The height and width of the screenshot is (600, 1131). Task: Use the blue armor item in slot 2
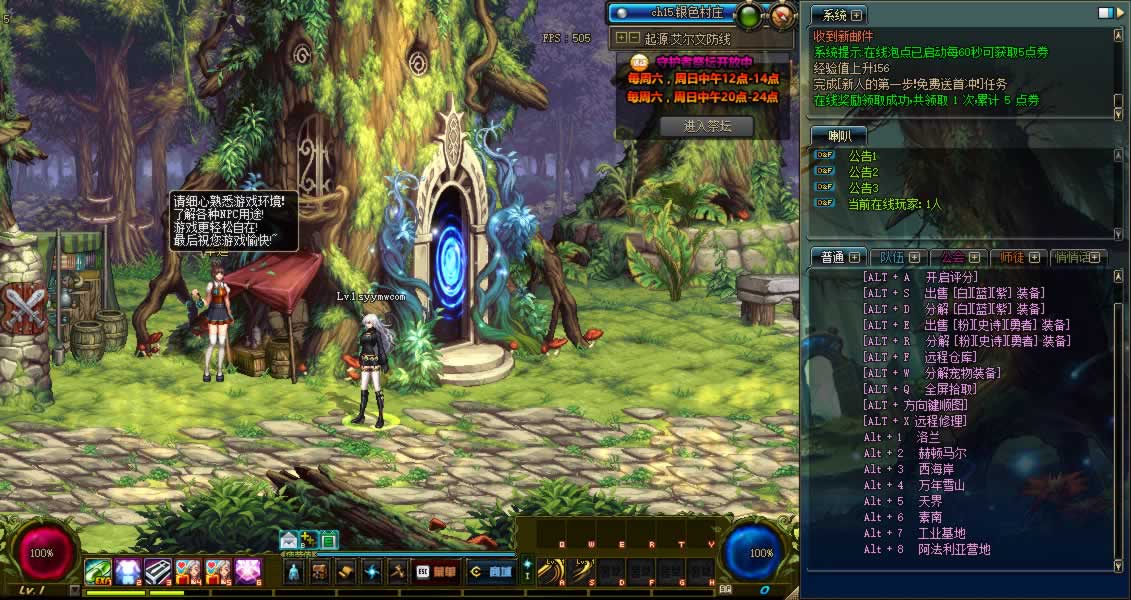pyautogui.click(x=127, y=571)
